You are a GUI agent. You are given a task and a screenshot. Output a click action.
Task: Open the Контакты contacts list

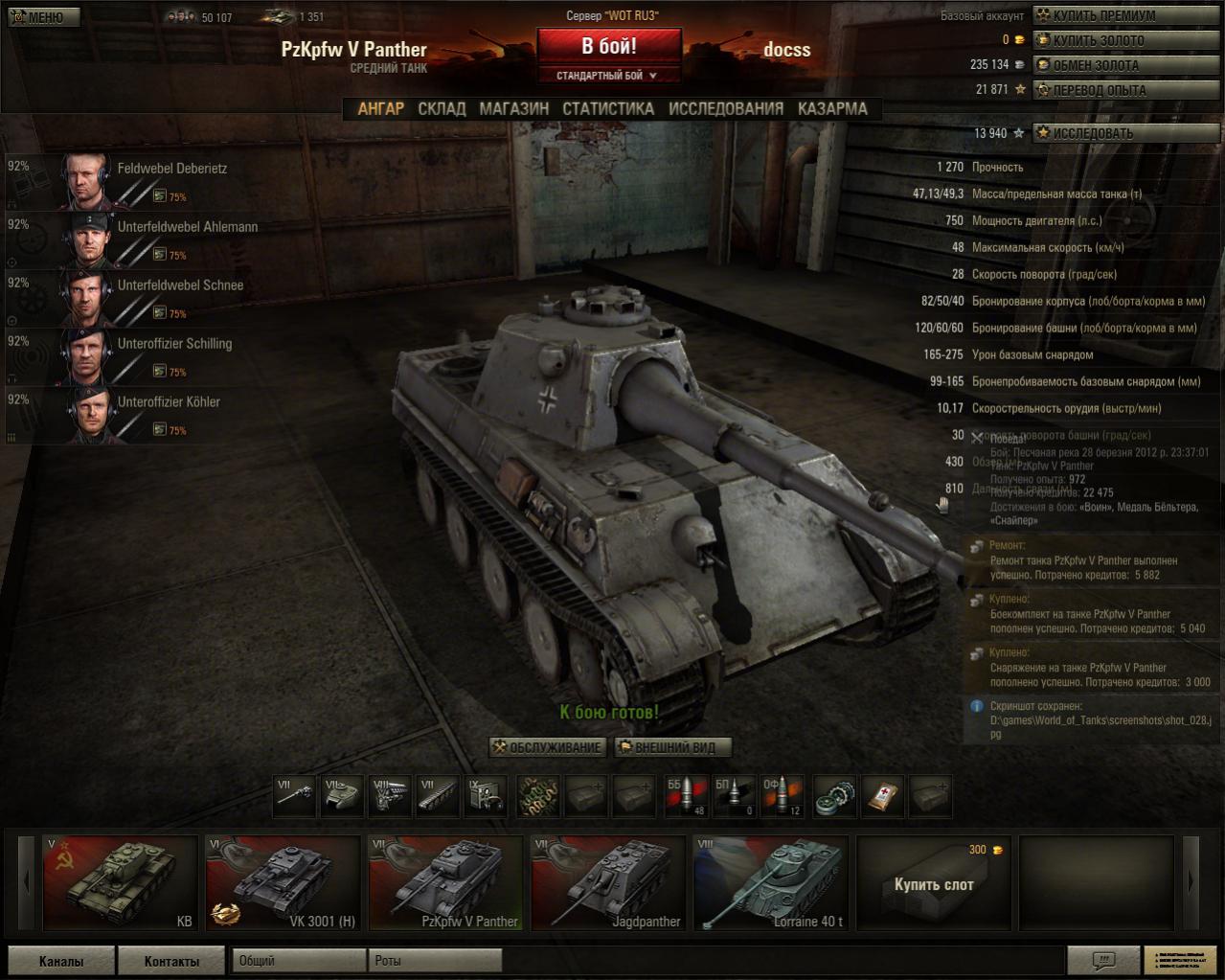pyautogui.click(x=171, y=961)
